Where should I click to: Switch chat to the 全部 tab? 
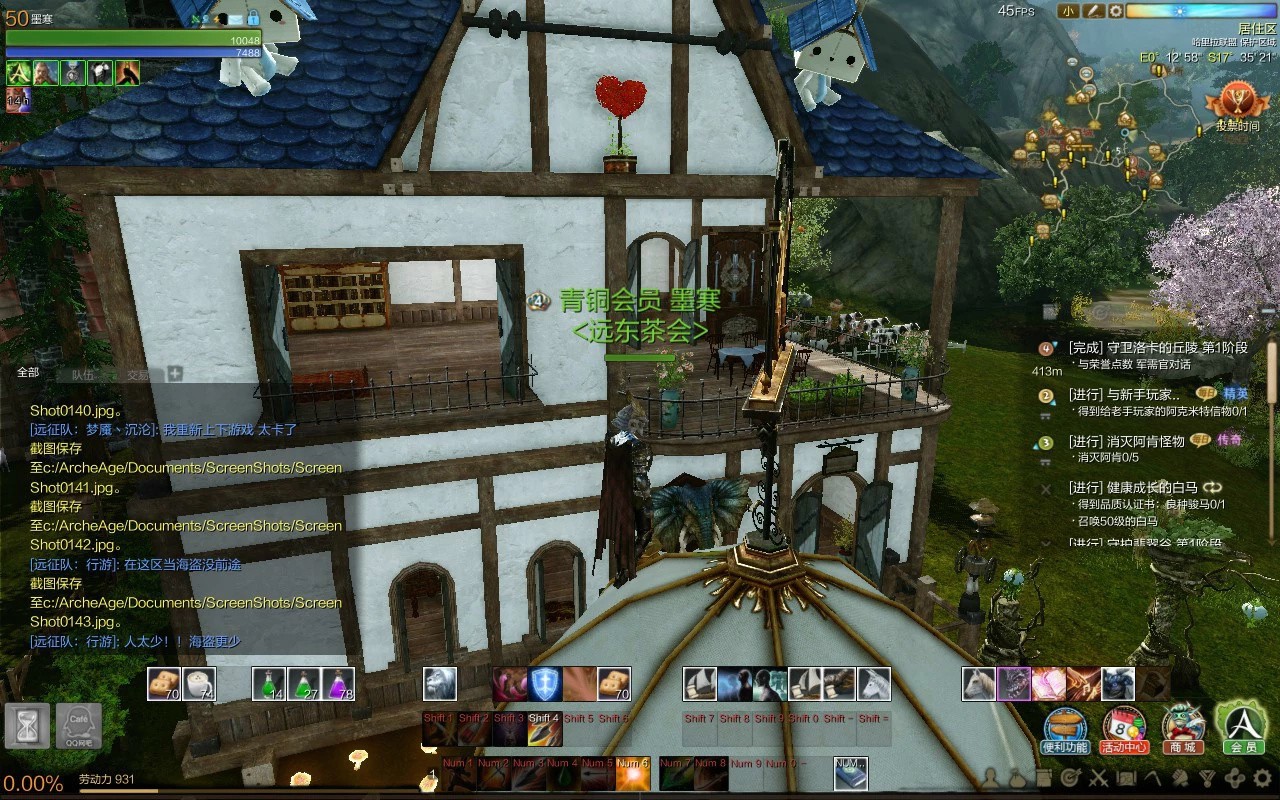[x=28, y=373]
